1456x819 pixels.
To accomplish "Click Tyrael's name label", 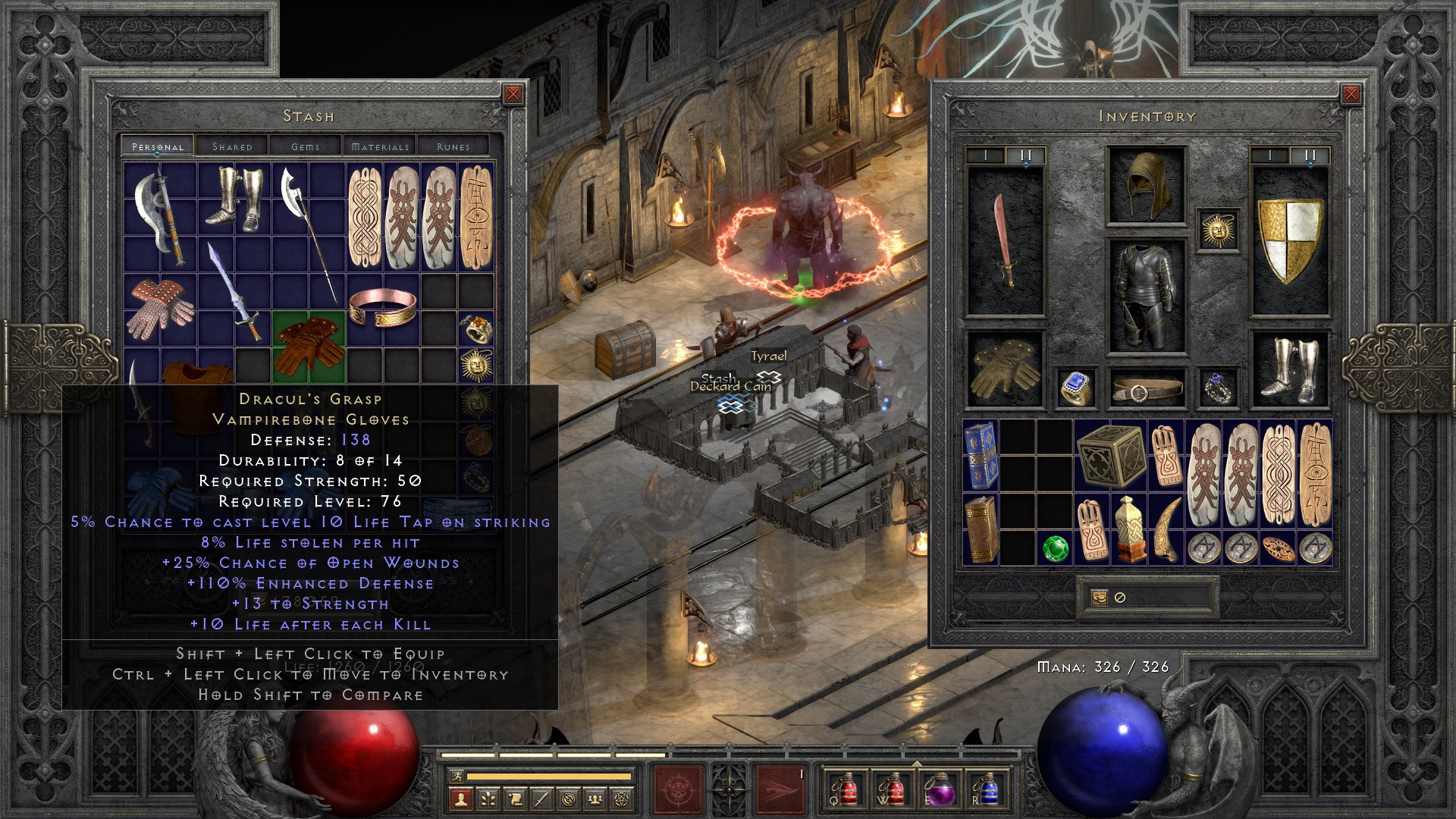I will [x=768, y=354].
